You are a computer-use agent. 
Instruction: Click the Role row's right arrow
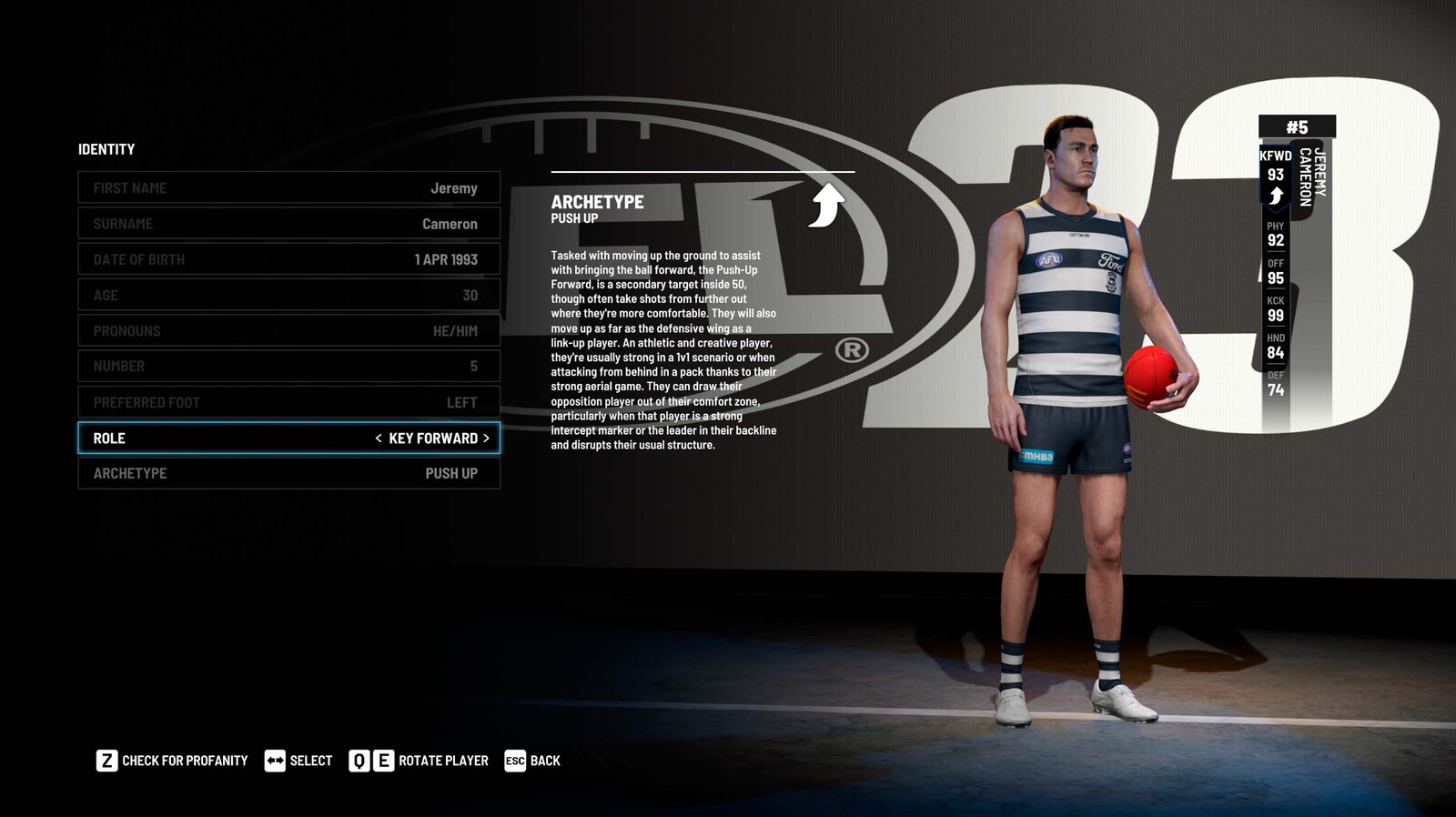pos(486,439)
